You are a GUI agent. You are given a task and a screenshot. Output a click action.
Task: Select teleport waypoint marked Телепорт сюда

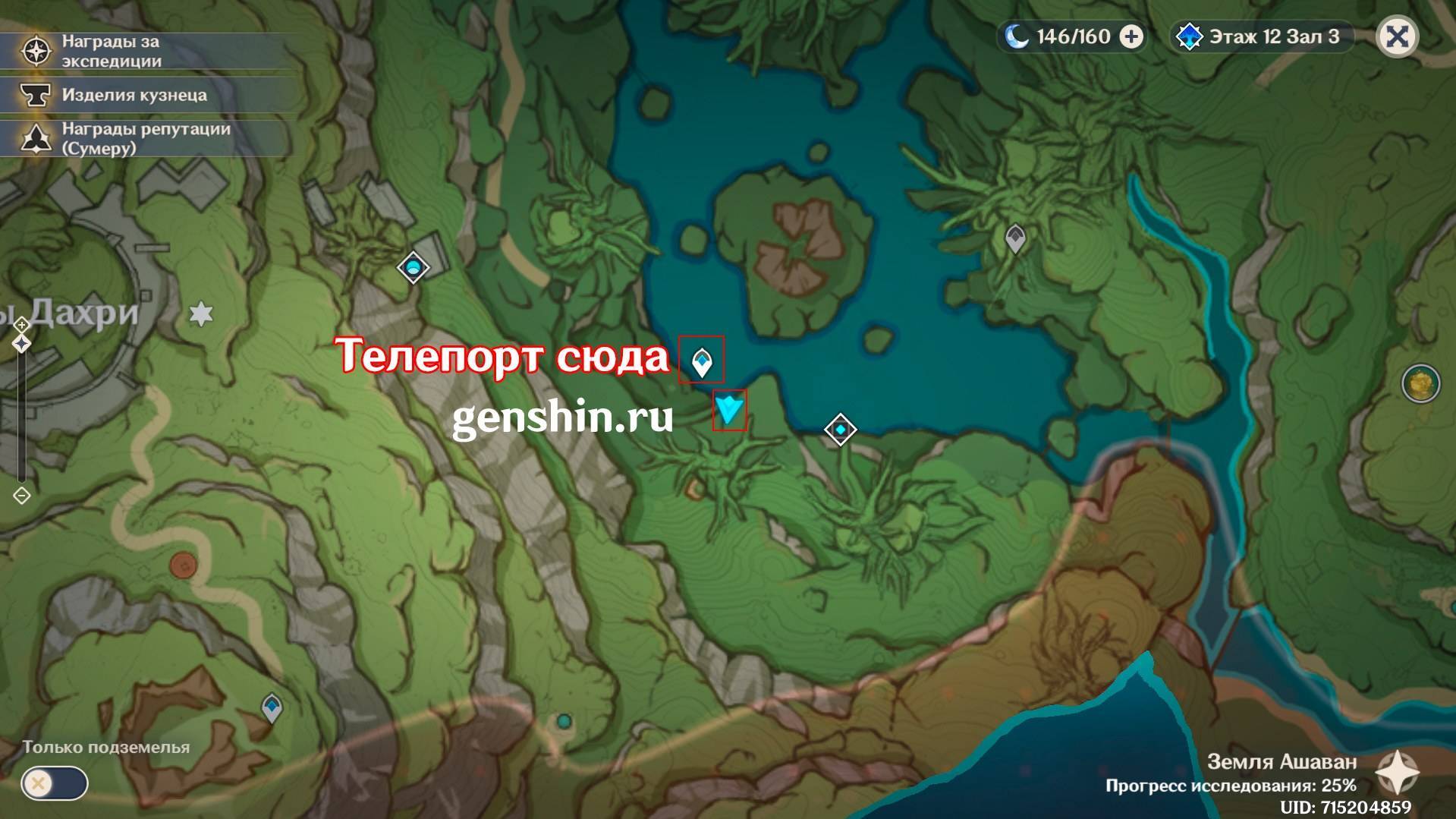tap(702, 361)
